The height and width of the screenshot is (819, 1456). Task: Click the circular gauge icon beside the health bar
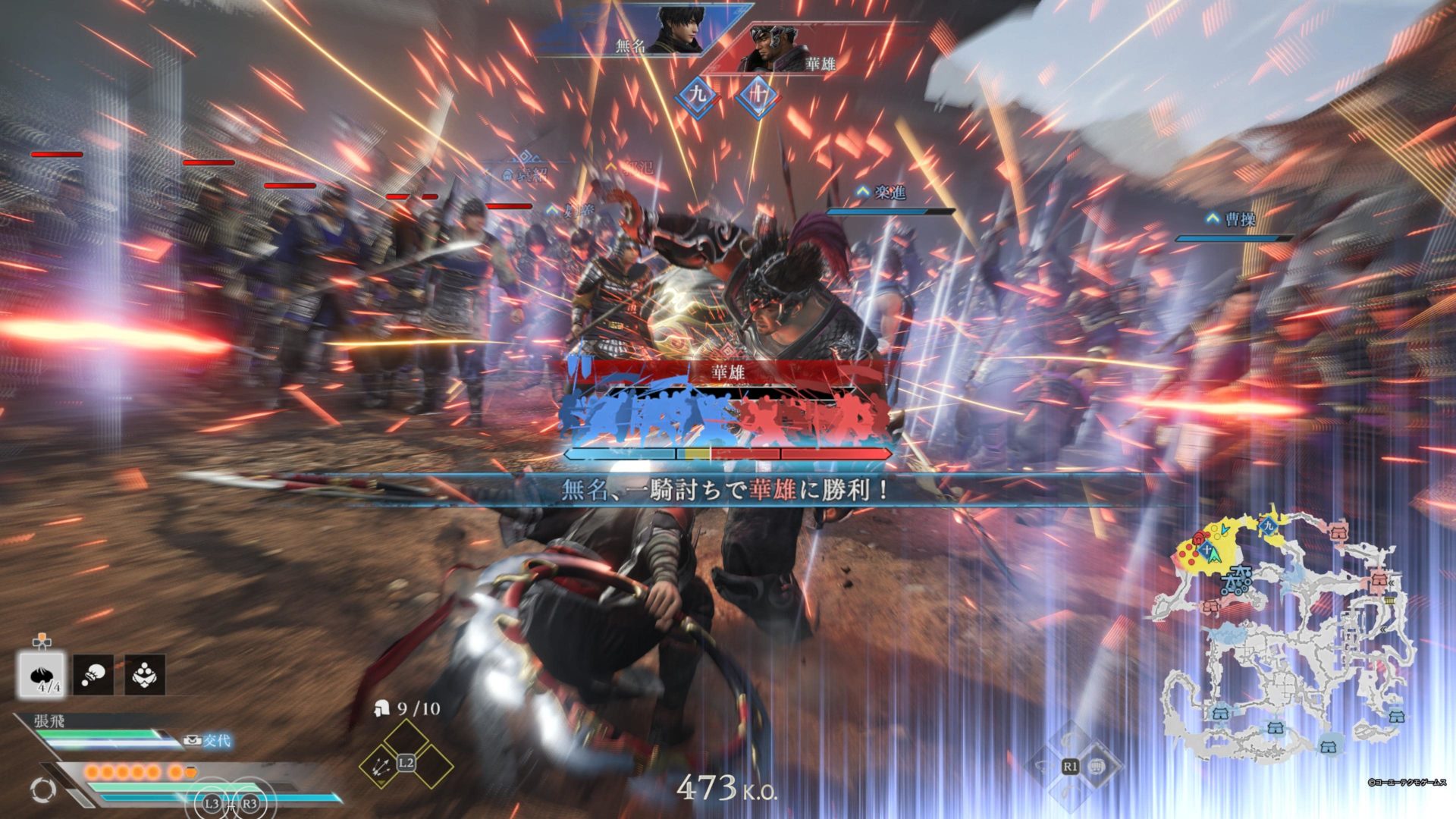(x=42, y=789)
